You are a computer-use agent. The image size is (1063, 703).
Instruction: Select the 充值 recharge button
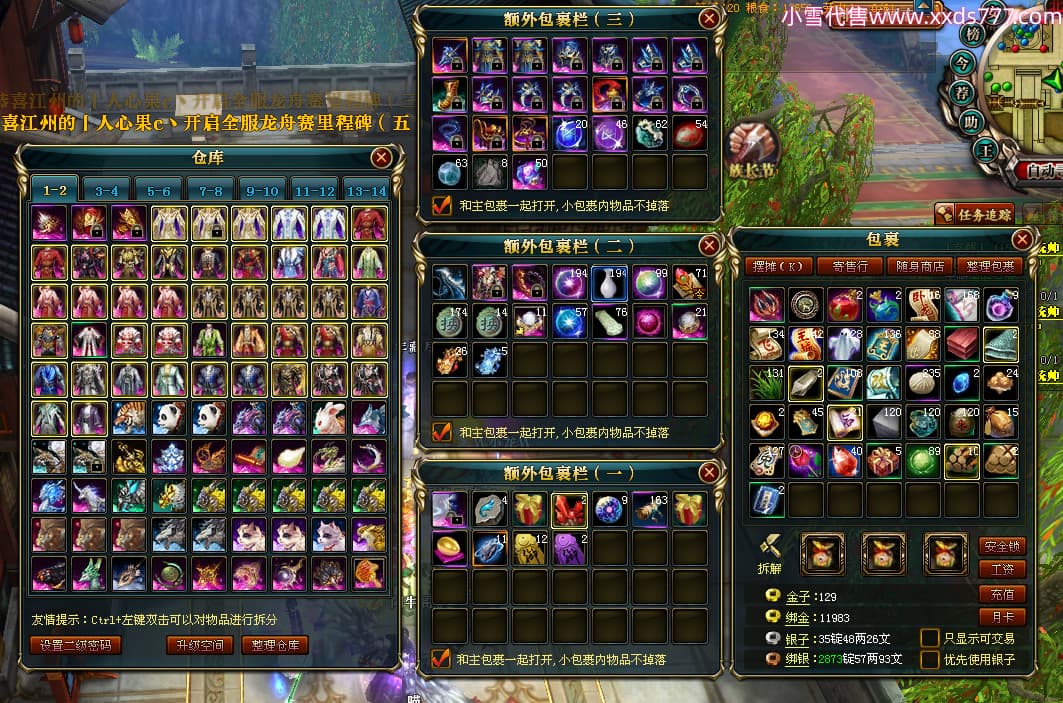pos(1001,594)
